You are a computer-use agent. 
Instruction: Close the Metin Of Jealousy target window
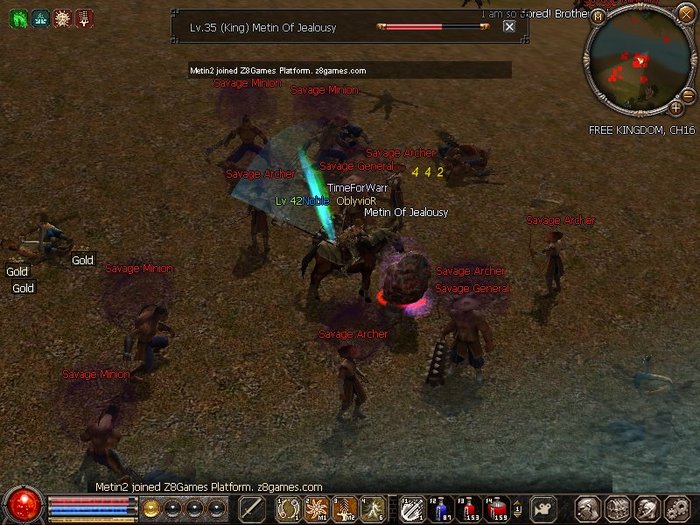509,27
